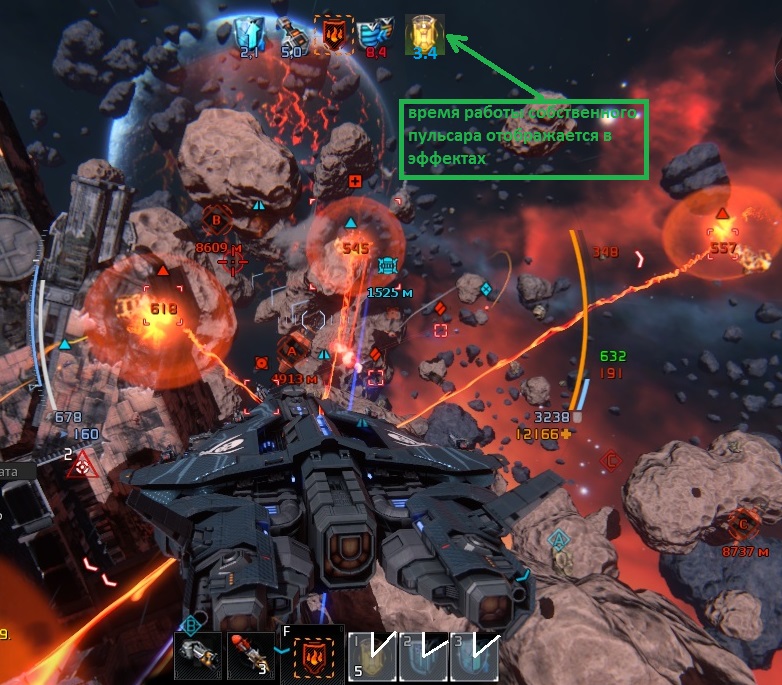Viewport: 782px width, 685px height.
Task: Click the striped wing debuff icon showing 8.4
Action: point(377,32)
